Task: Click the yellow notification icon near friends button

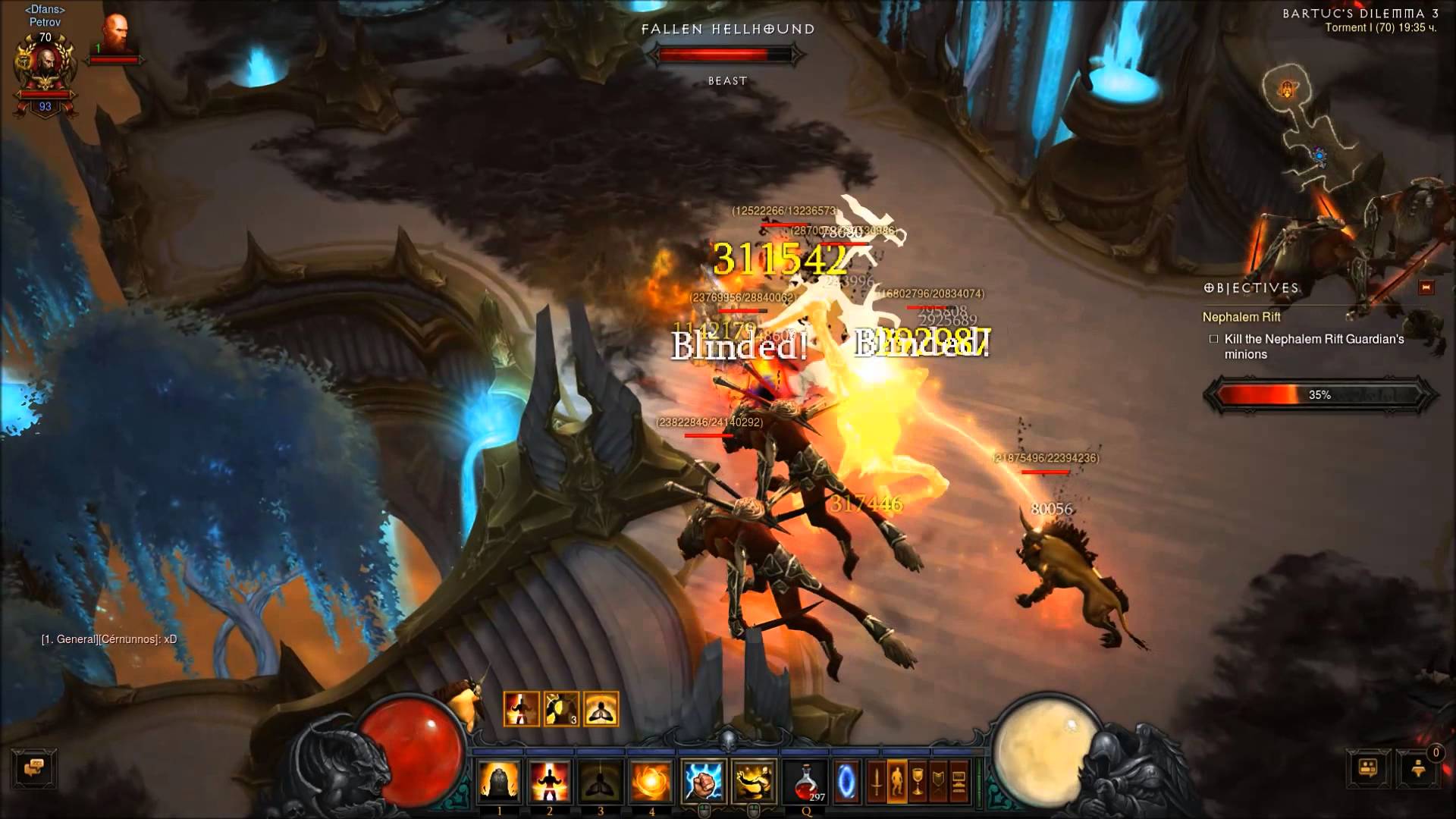Action: 1419,769
